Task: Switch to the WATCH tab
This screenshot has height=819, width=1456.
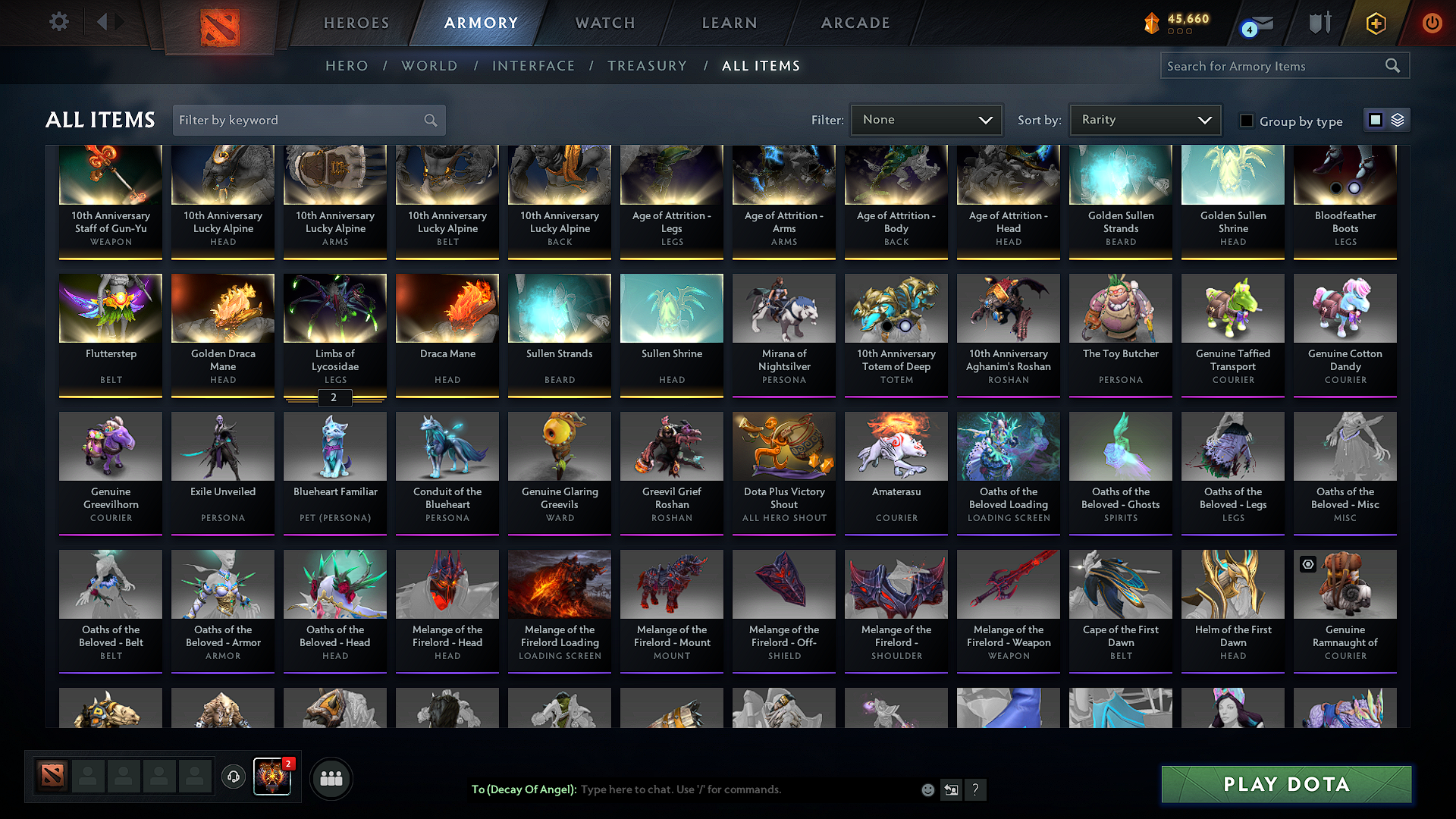Action: 604,23
